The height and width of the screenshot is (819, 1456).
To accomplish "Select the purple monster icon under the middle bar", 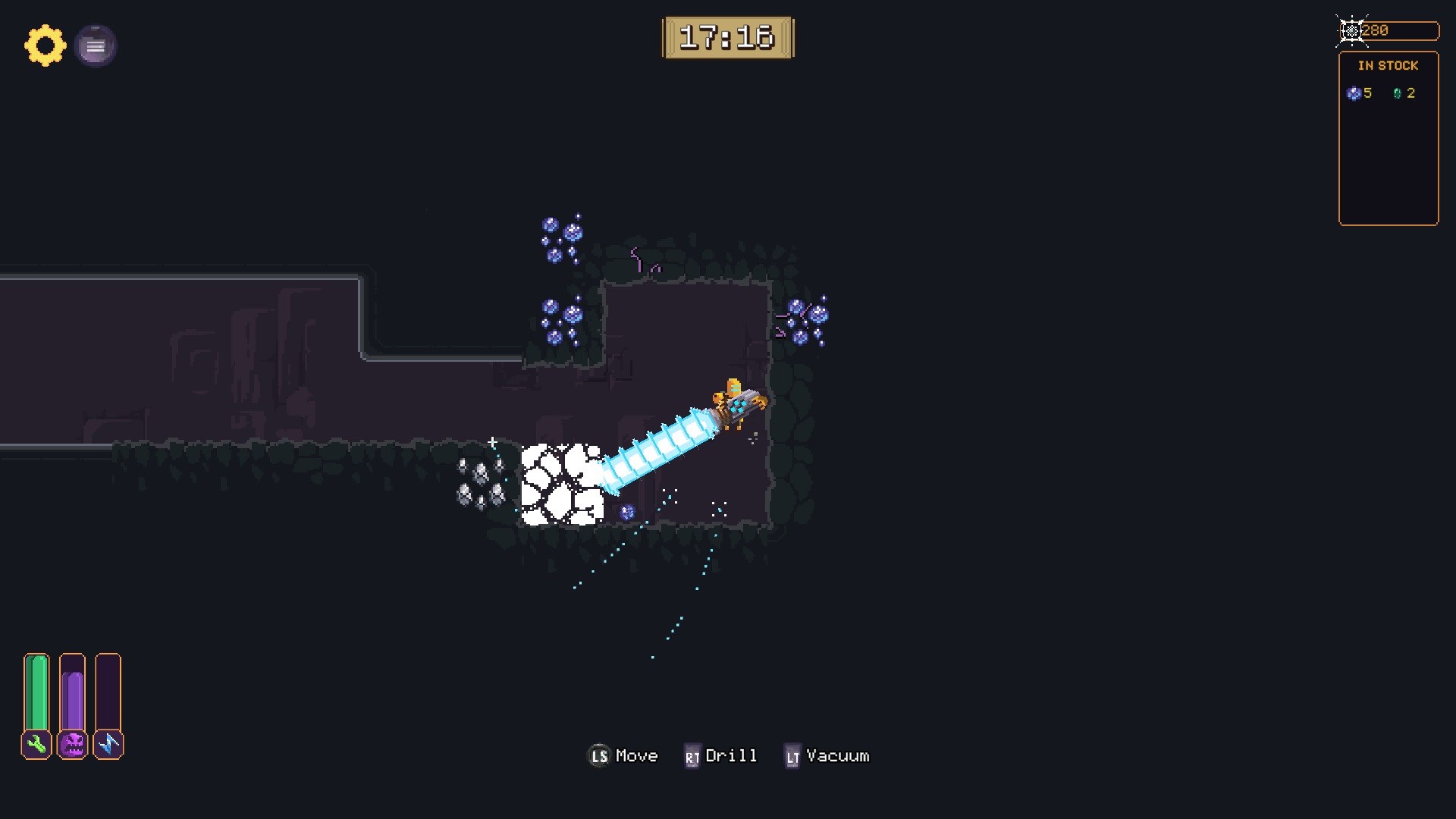I will pyautogui.click(x=72, y=745).
